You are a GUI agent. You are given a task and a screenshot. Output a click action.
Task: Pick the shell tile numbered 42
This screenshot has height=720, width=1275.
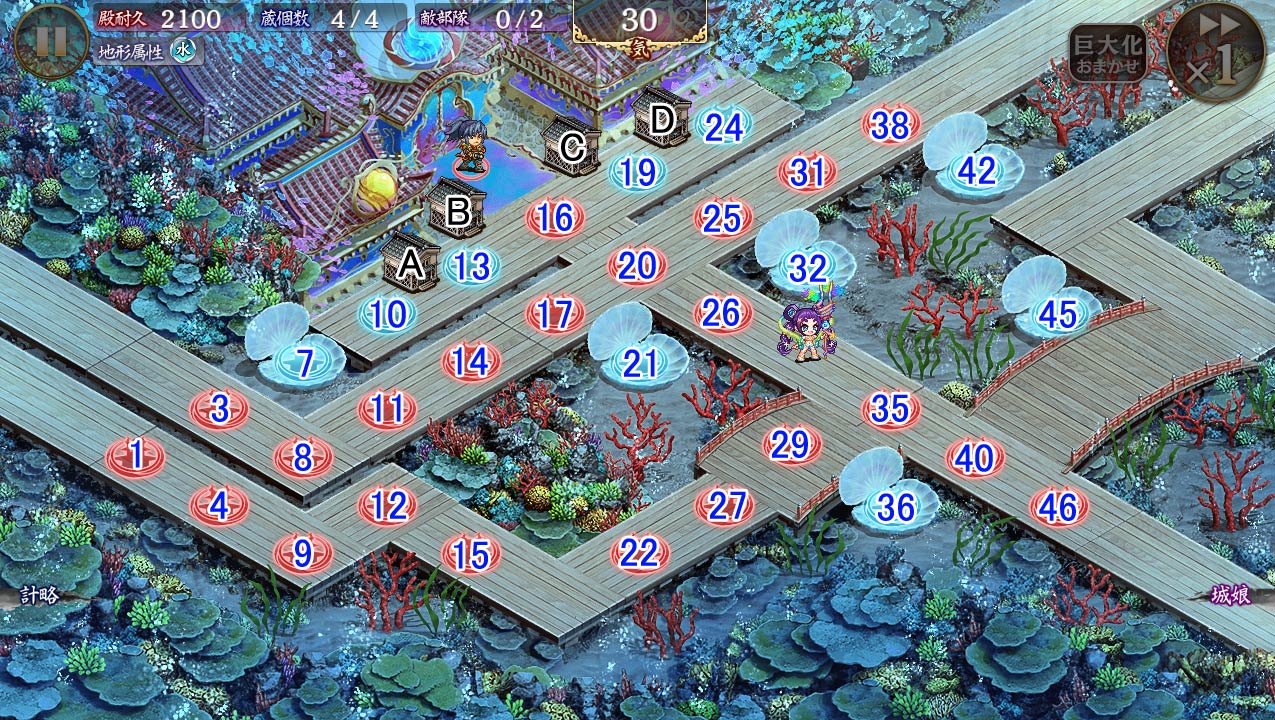pyautogui.click(x=976, y=171)
